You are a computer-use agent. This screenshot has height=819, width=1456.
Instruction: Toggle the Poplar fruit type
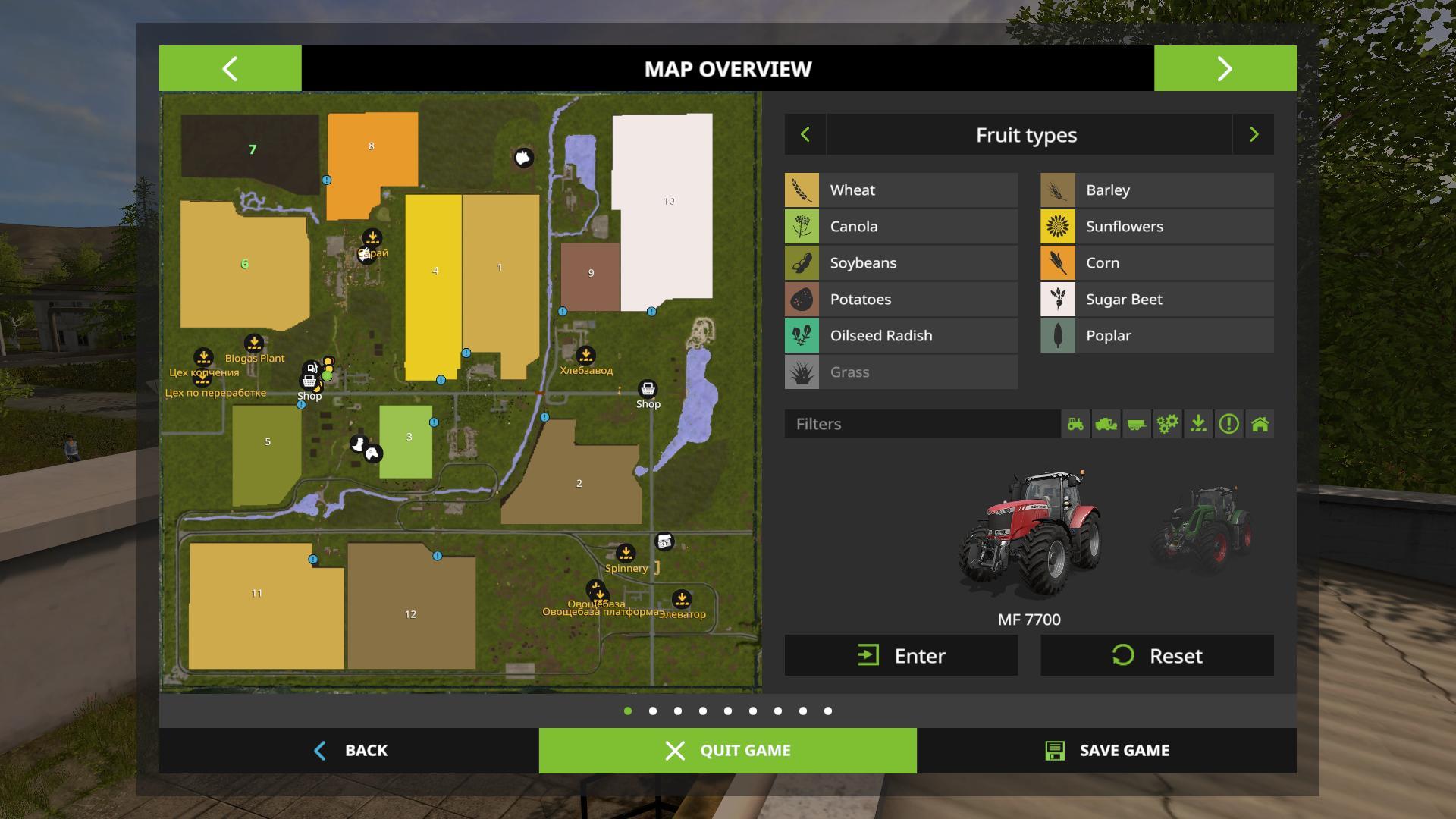[1156, 336]
